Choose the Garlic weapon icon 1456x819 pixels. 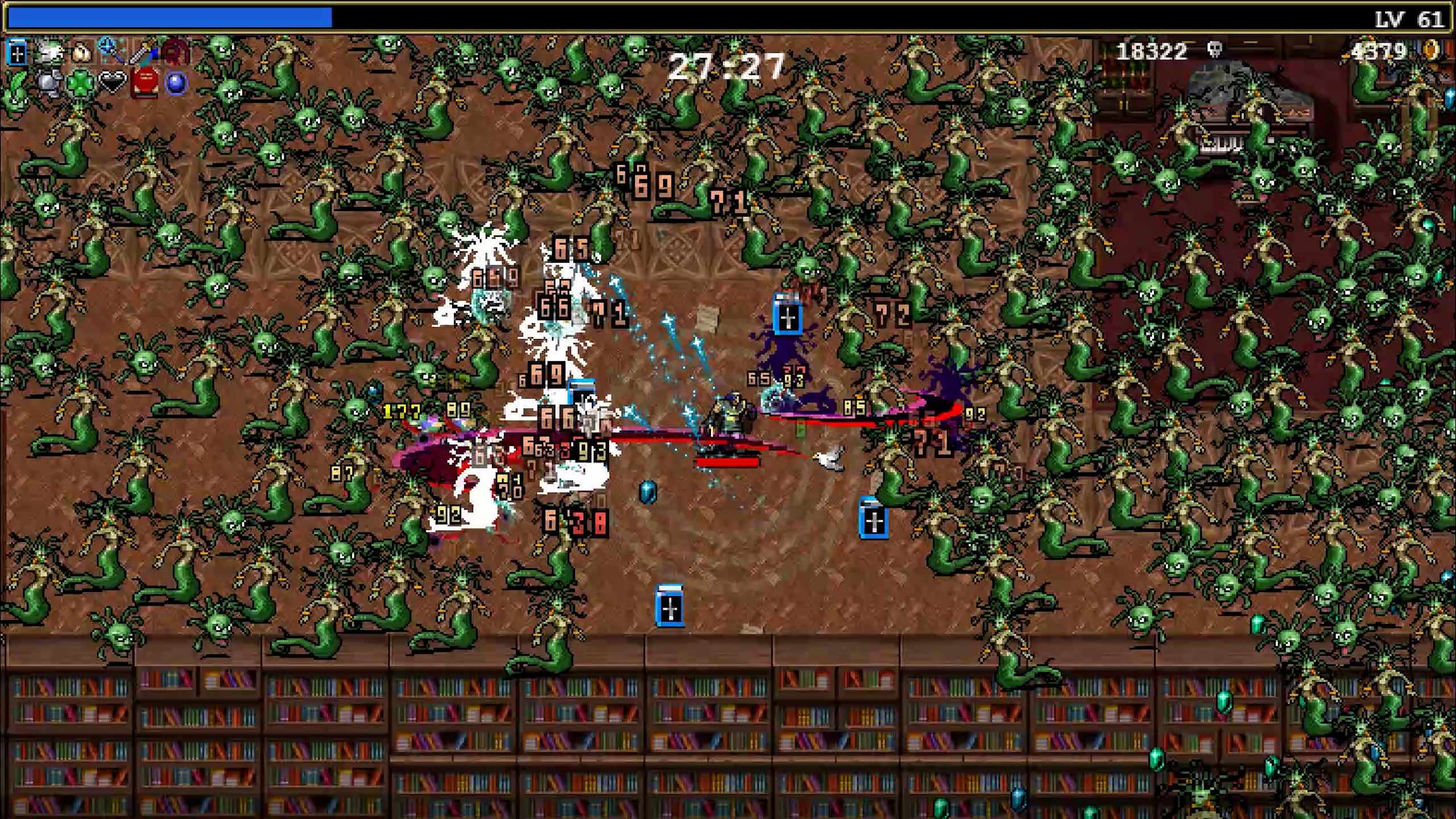81,53
